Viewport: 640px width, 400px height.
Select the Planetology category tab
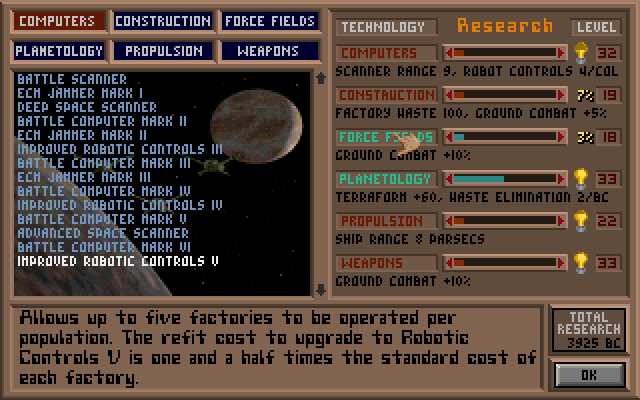point(58,50)
